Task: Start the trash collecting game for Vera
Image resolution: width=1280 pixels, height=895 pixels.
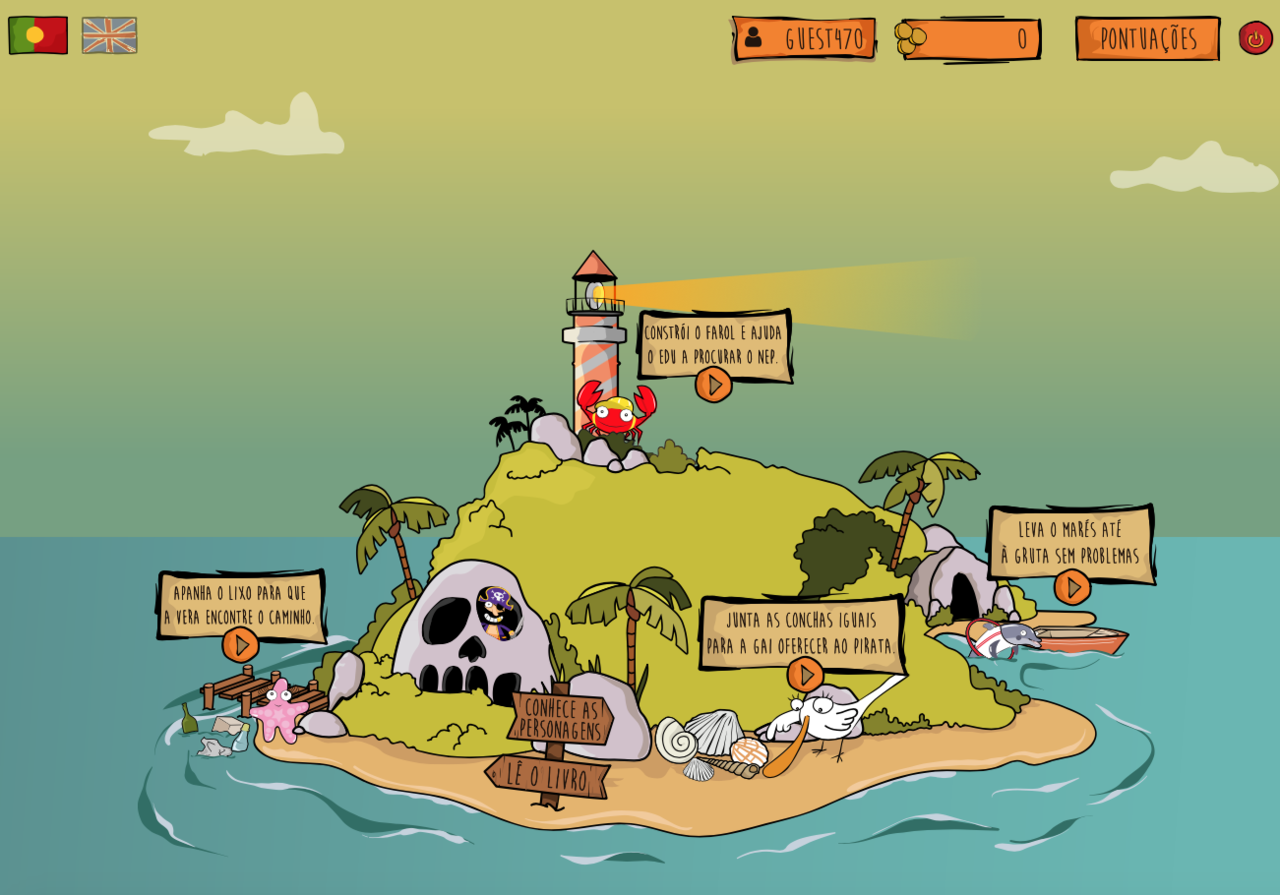Action: point(240,645)
